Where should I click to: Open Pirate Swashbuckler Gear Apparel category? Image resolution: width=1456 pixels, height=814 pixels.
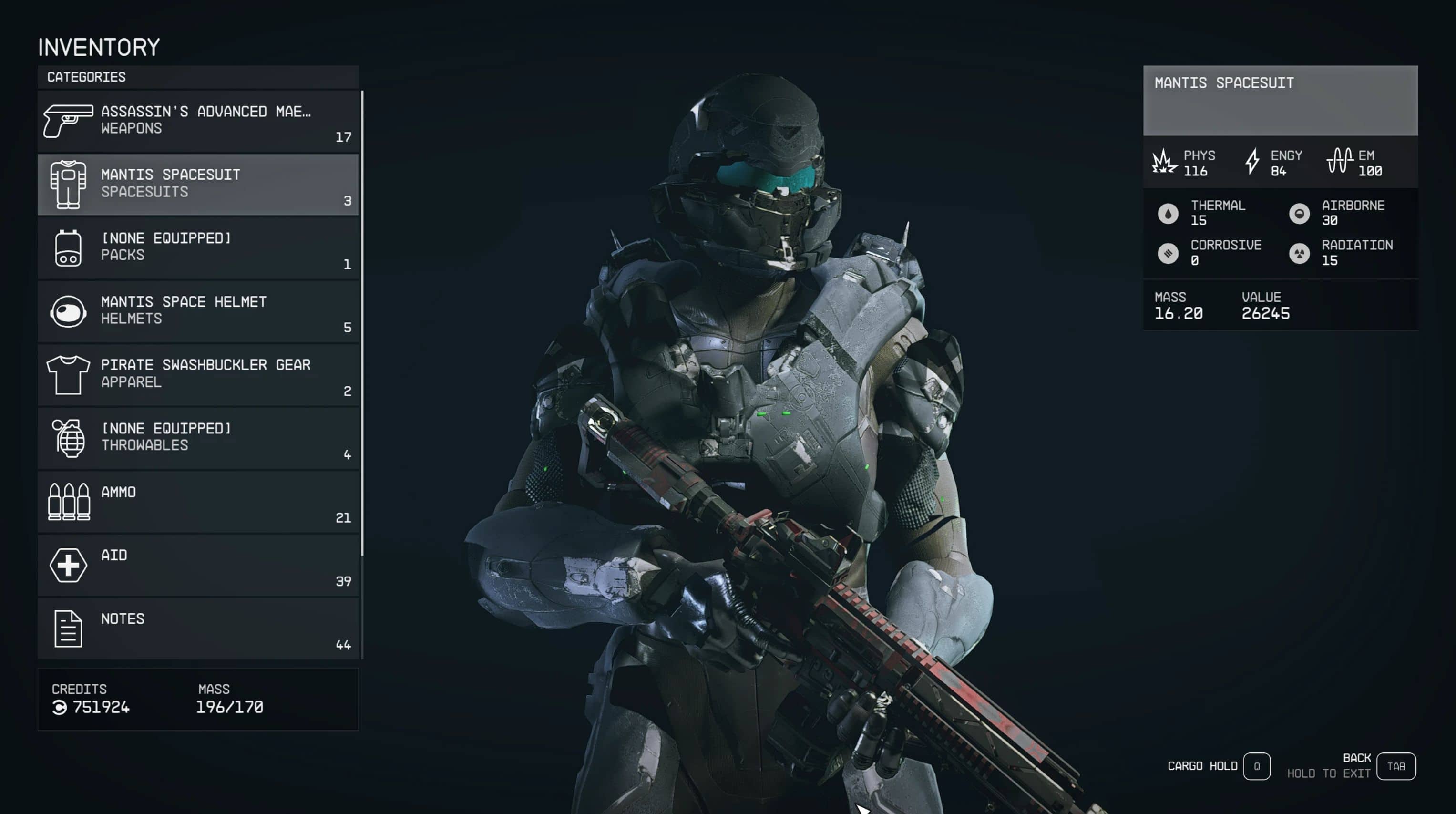[x=198, y=374]
